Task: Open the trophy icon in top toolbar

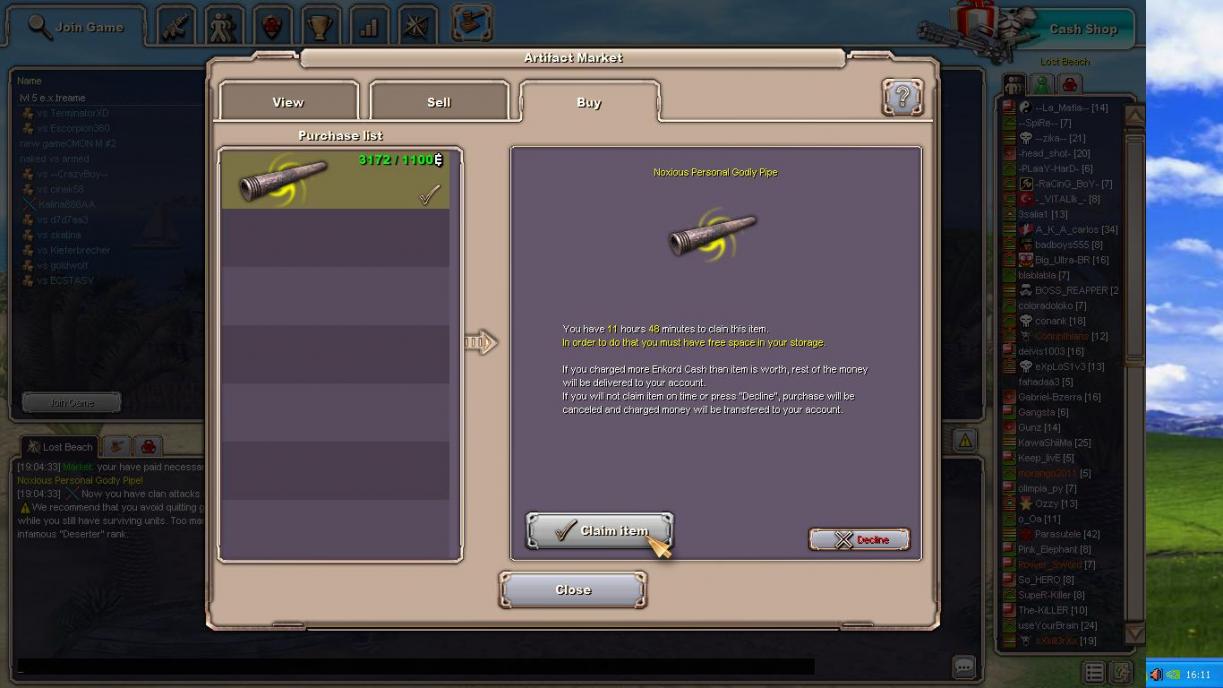Action: point(320,27)
